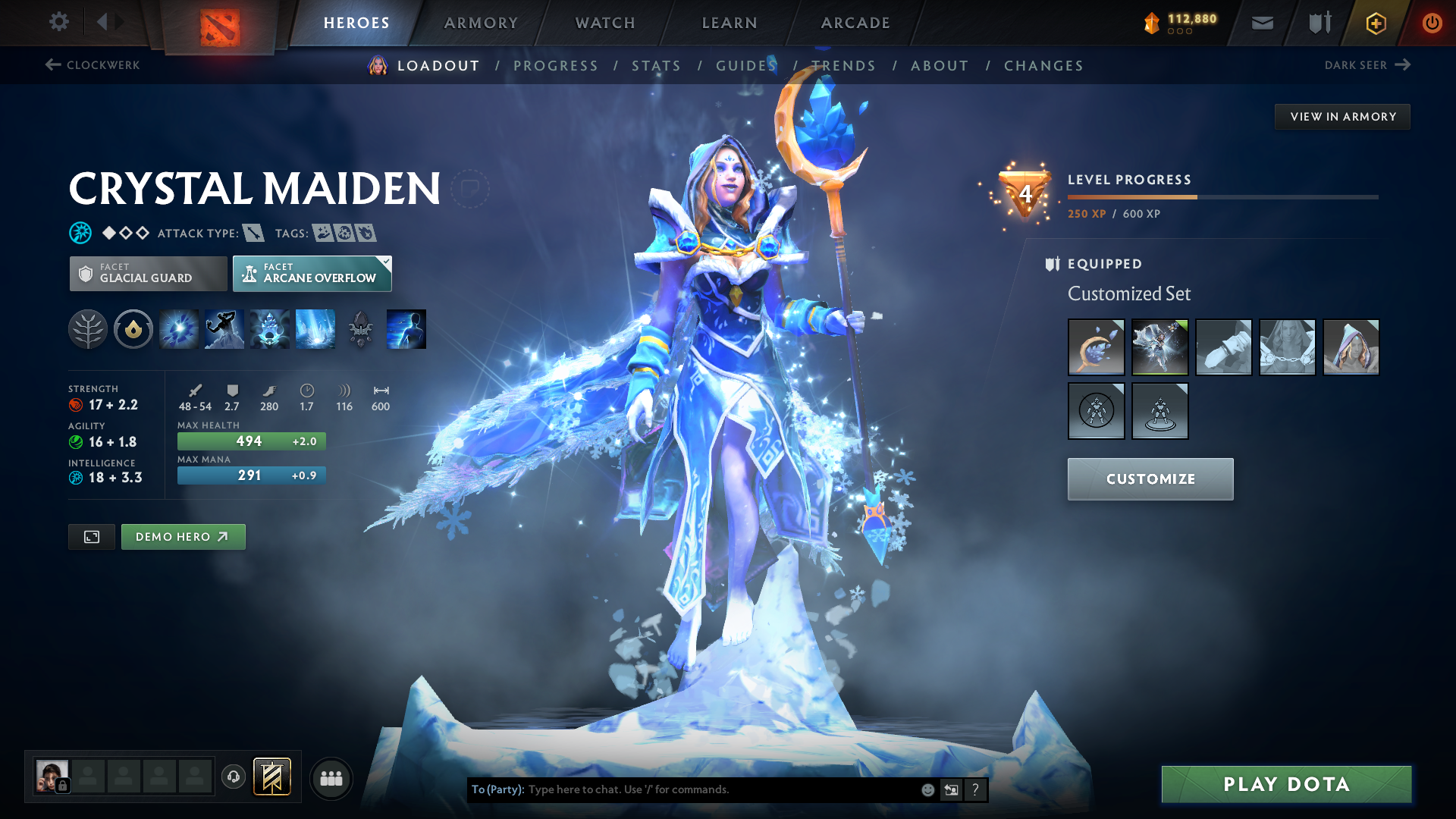Click the staff thumbnail in Customized Set
The width and height of the screenshot is (1456, 819).
point(1097,347)
